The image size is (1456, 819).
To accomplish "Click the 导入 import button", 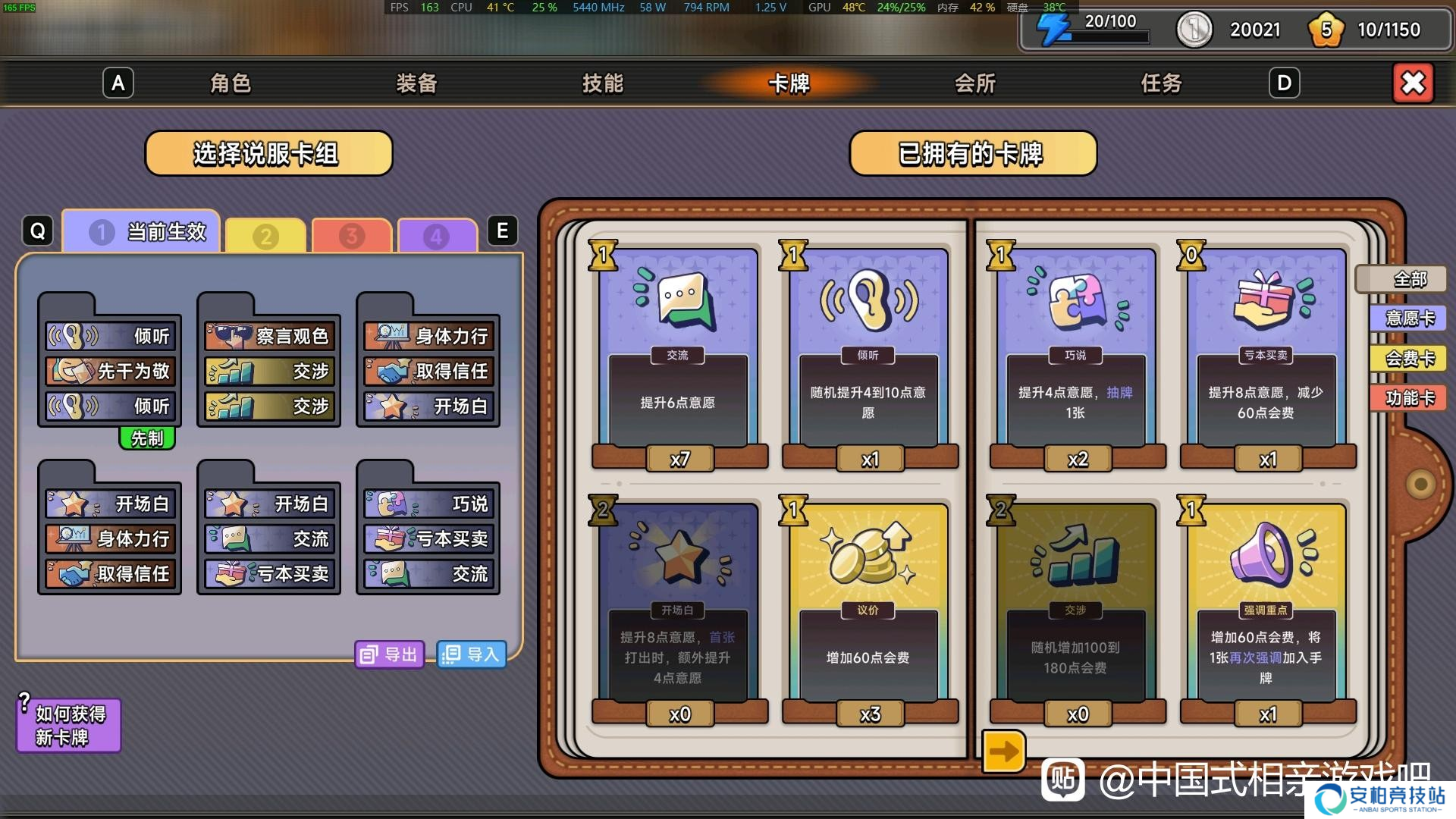I will coord(472,654).
